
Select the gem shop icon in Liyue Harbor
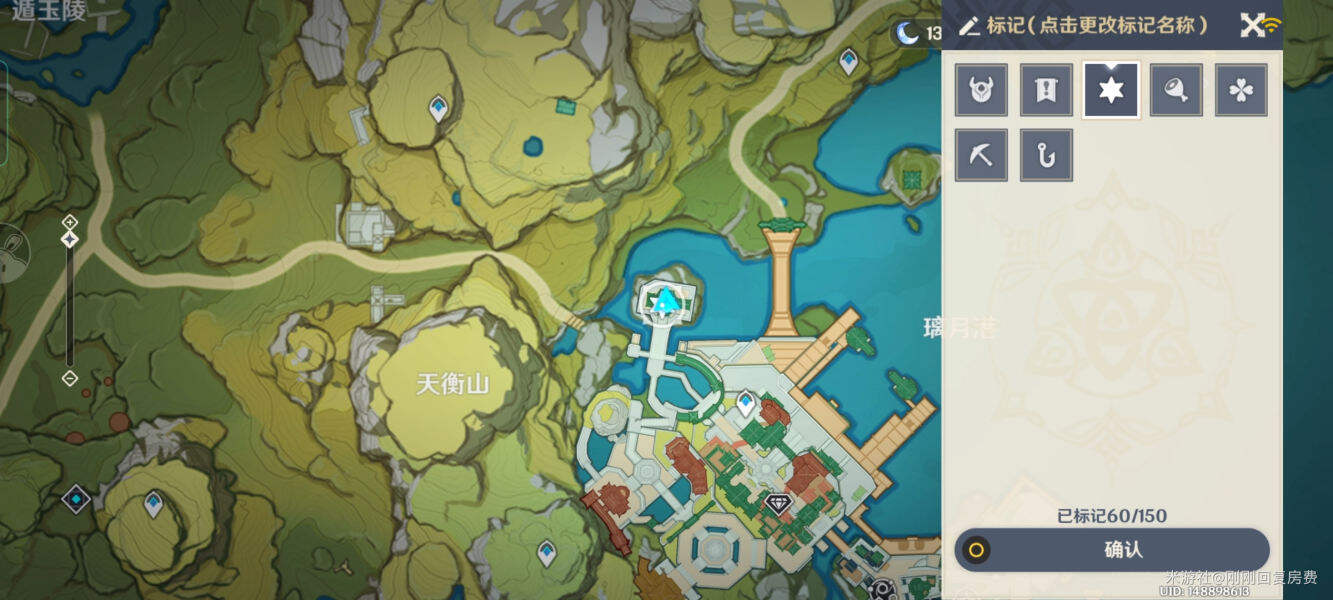pos(778,502)
